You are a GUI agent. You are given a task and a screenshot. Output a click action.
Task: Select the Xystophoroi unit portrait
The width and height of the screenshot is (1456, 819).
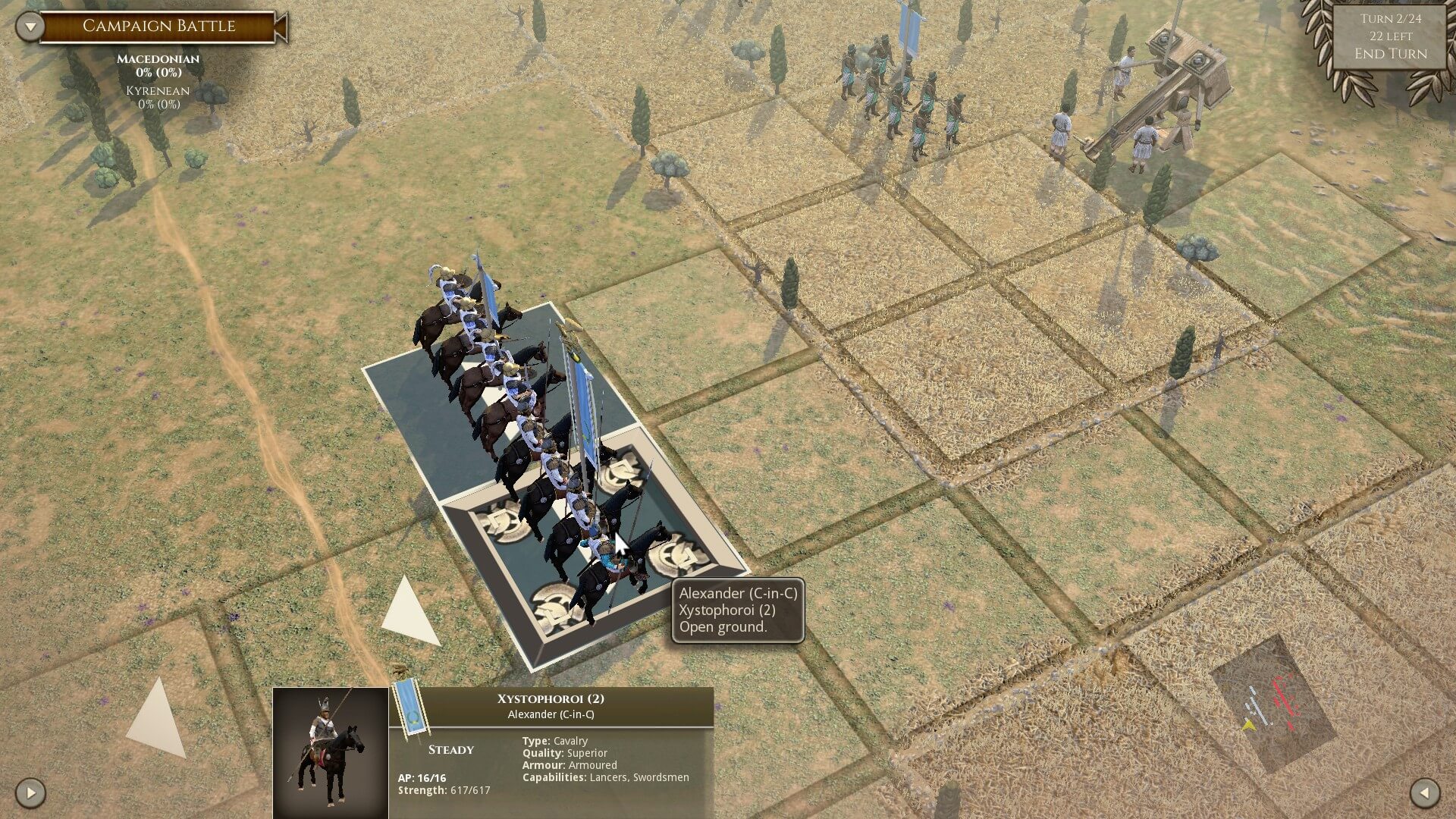[331, 752]
